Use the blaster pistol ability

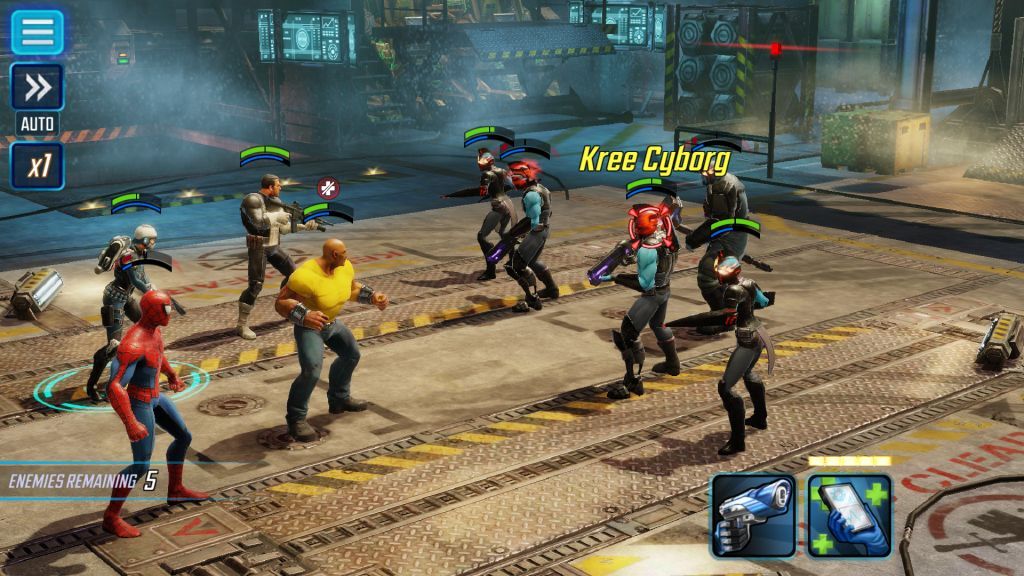coord(753,516)
